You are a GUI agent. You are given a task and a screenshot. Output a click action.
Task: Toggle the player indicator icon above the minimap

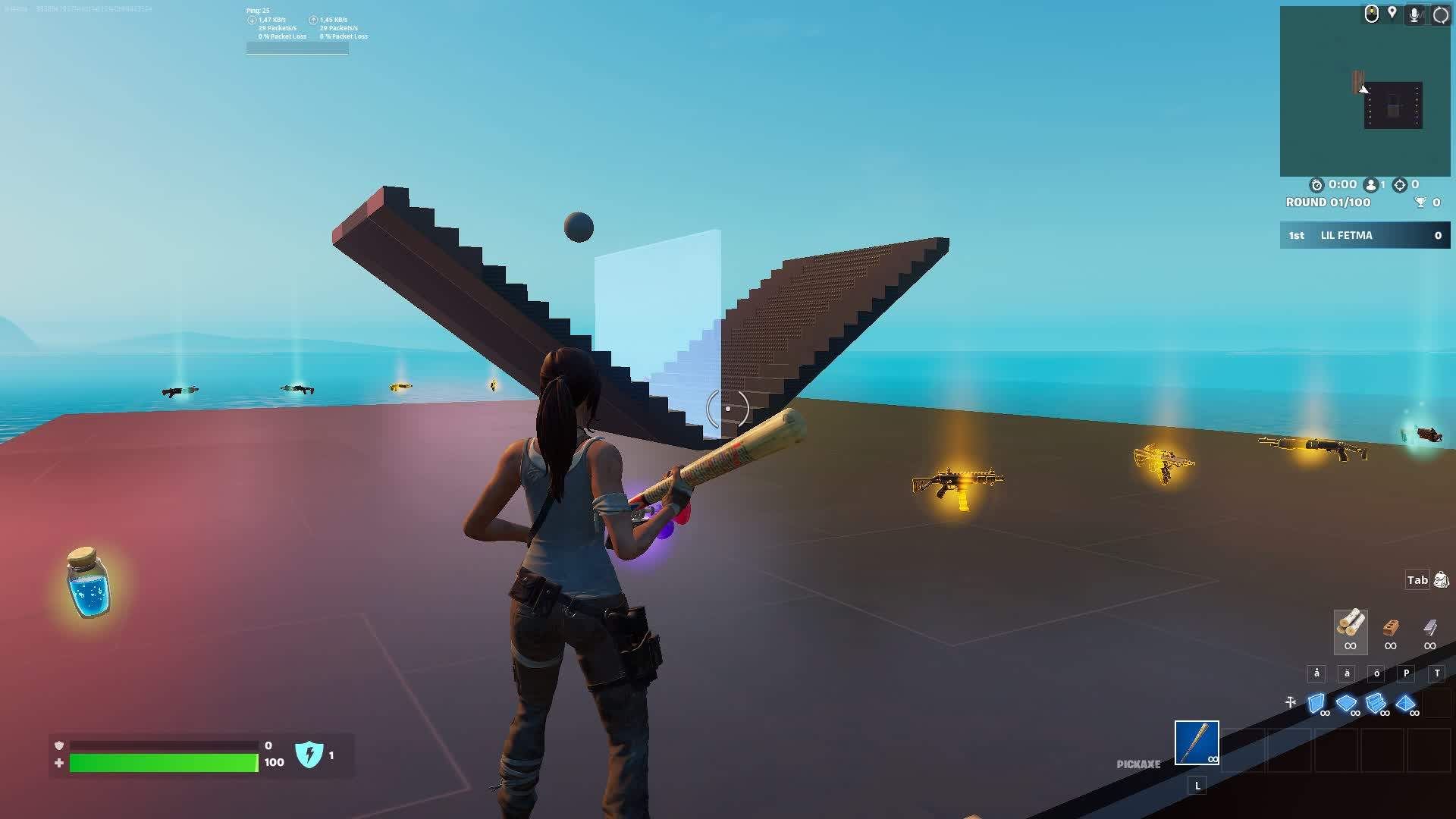pyautogui.click(x=1371, y=14)
